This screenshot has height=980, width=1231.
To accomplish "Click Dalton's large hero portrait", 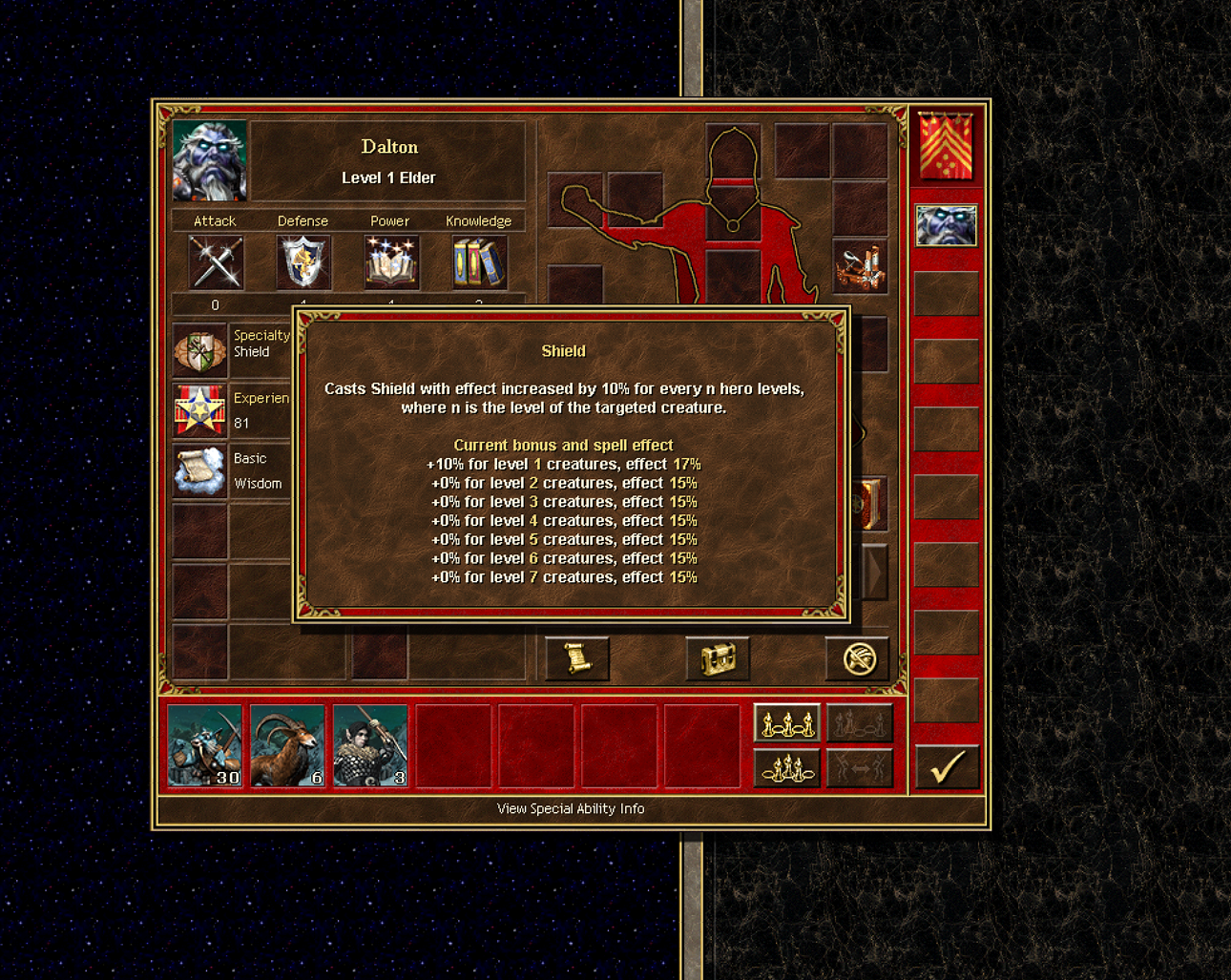I will point(210,160).
